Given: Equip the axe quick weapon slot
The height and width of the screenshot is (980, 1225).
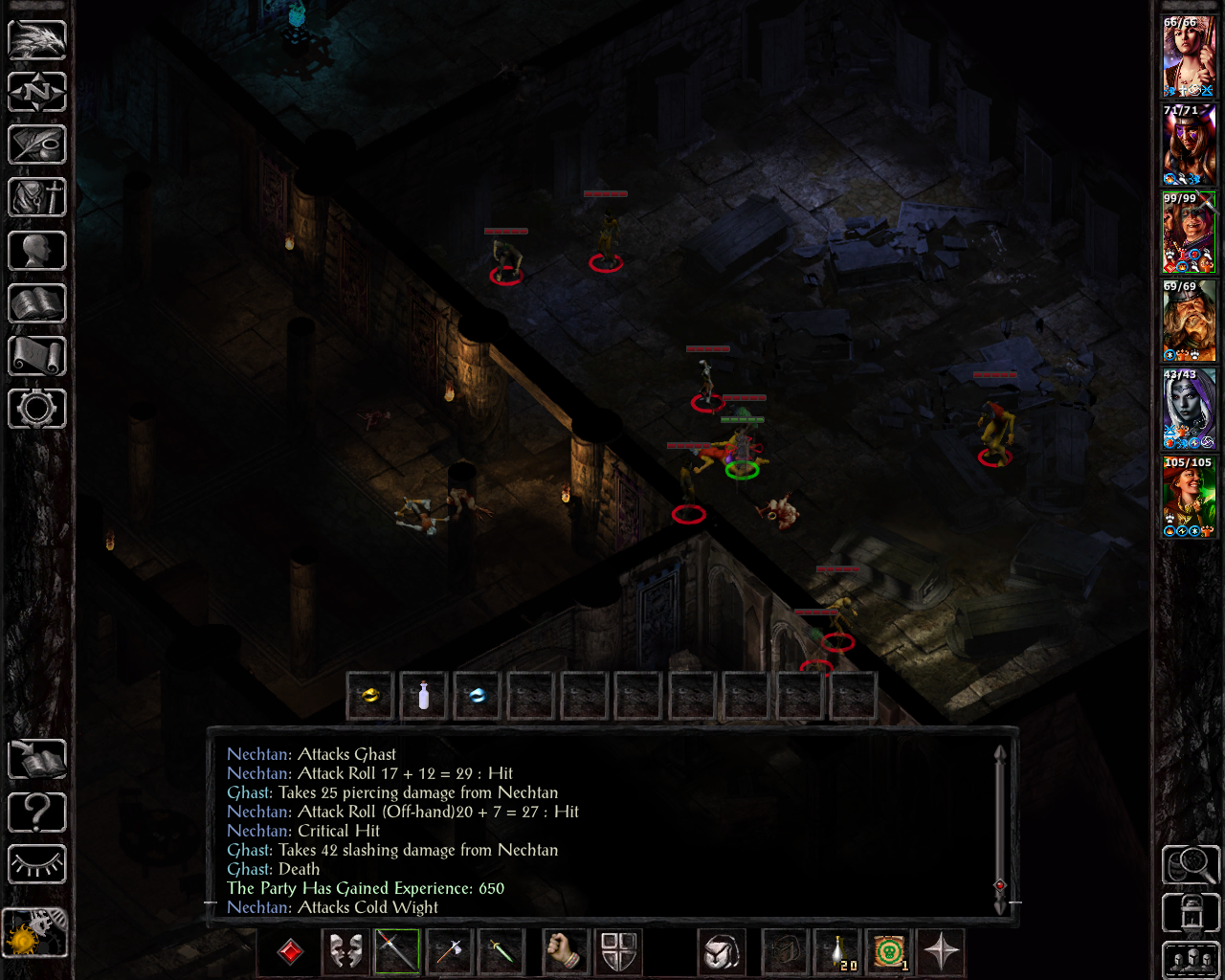Looking at the screenshot, I should pyautogui.click(x=449, y=951).
